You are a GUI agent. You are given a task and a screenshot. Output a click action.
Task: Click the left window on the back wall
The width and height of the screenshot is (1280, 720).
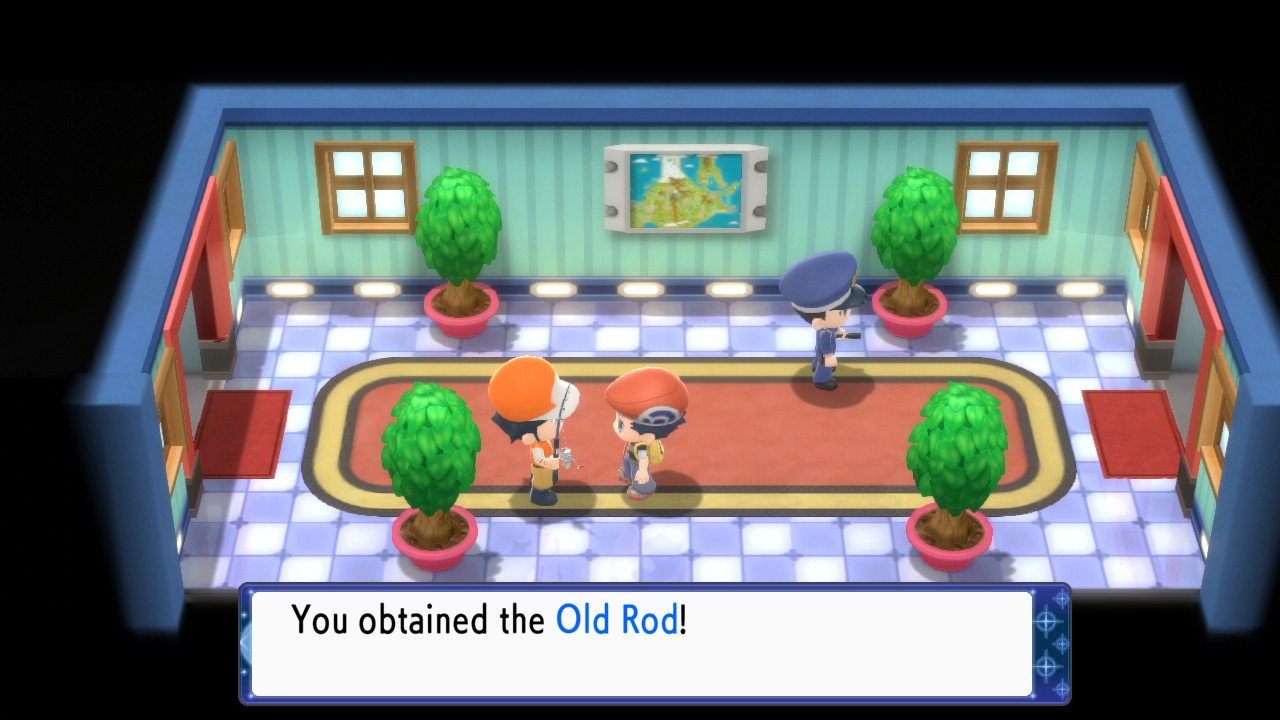point(363,187)
